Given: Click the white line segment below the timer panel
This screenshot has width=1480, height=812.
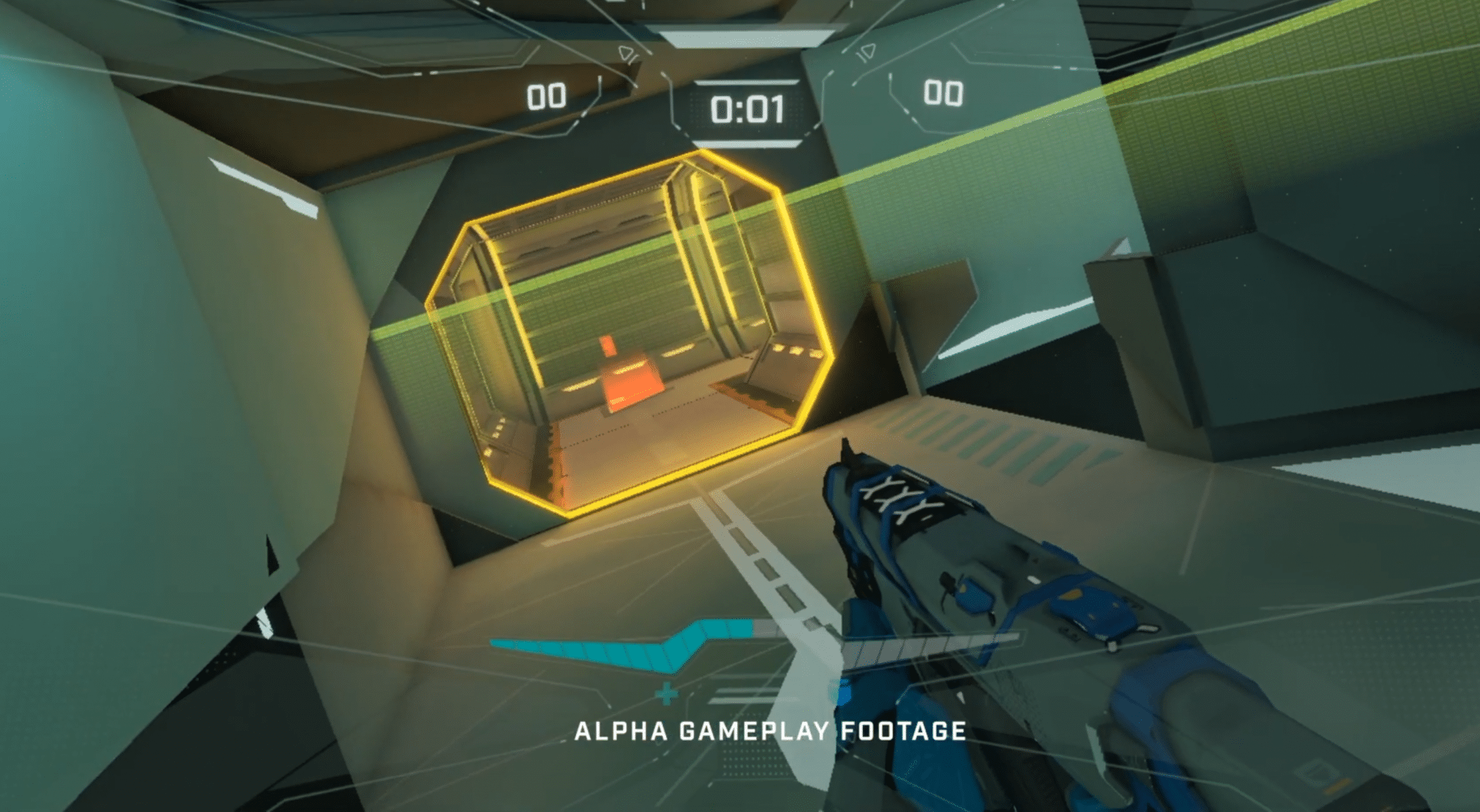Looking at the screenshot, I should (748, 144).
